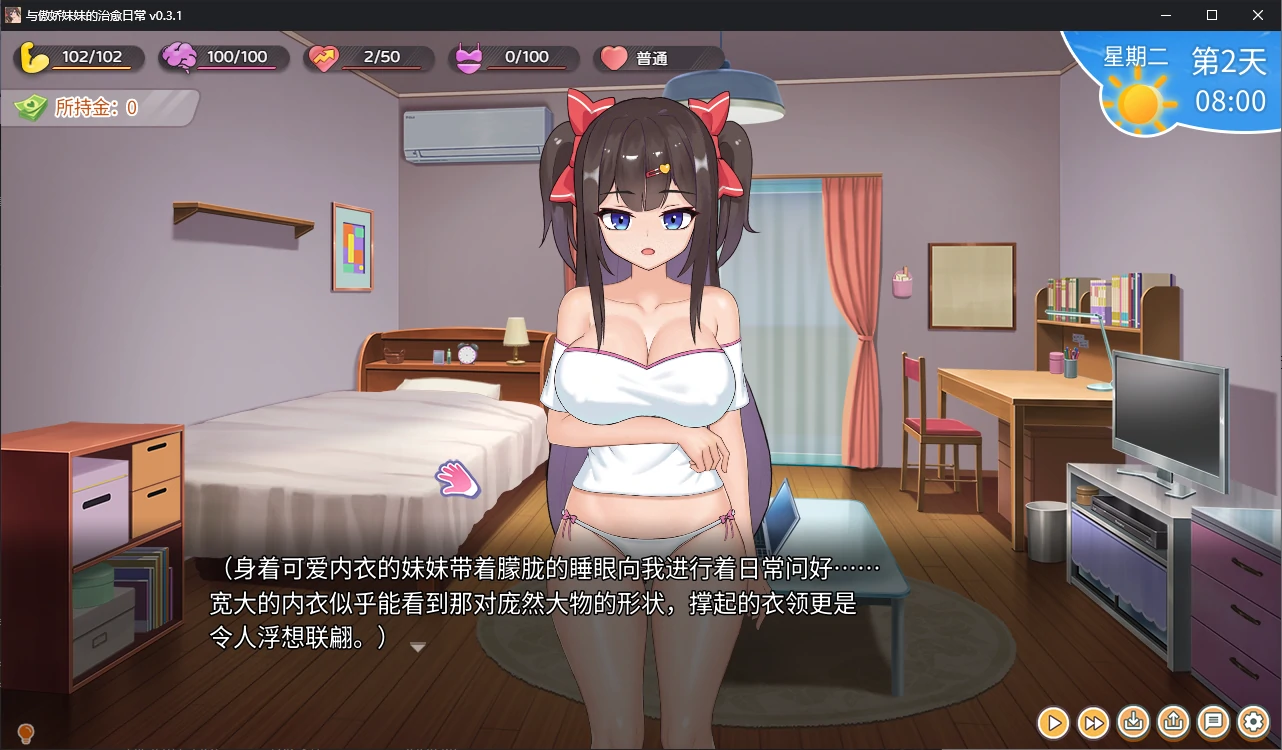Minimize the game window
The height and width of the screenshot is (750, 1282).
pyautogui.click(x=1166, y=15)
